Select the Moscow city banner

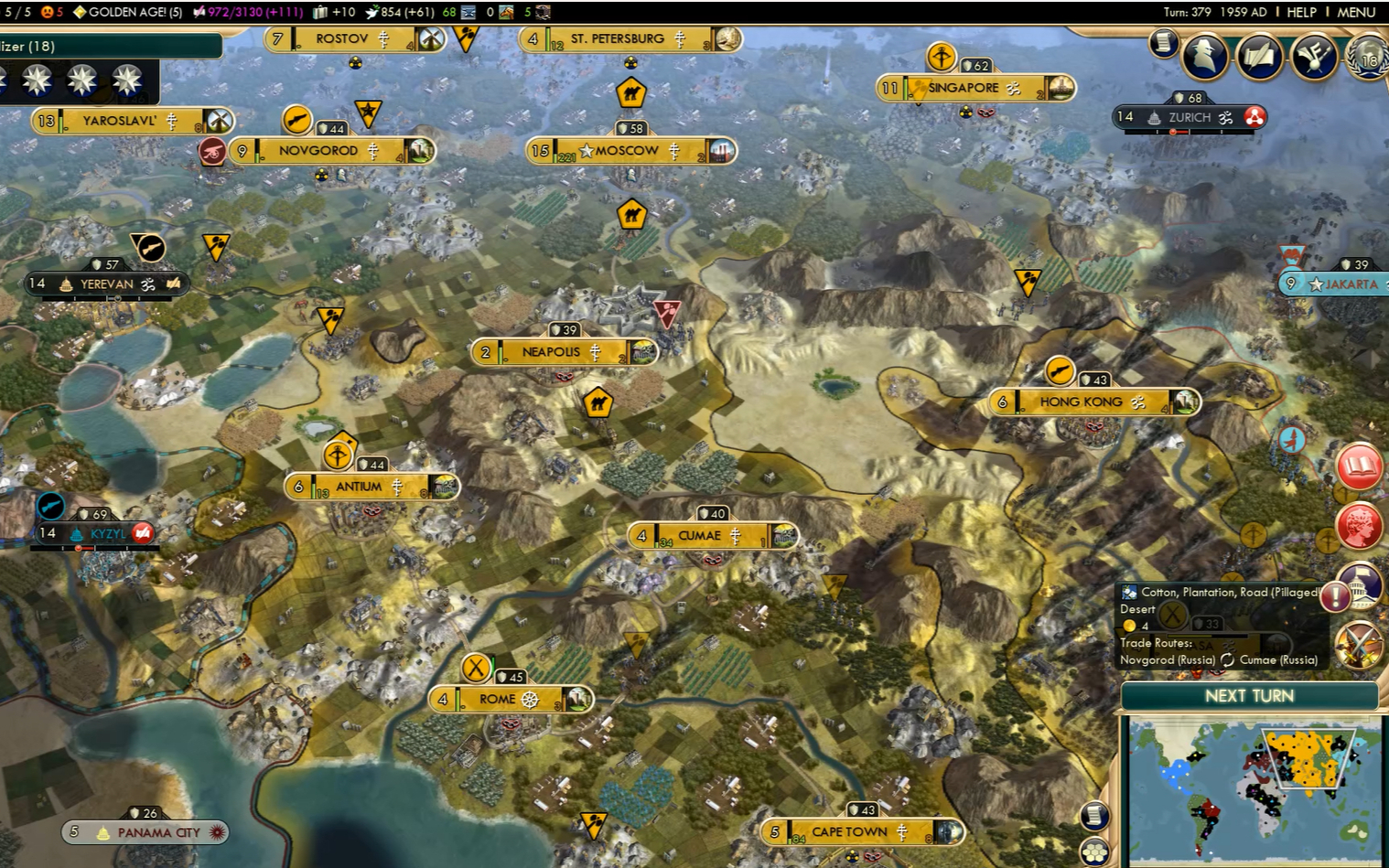(627, 151)
